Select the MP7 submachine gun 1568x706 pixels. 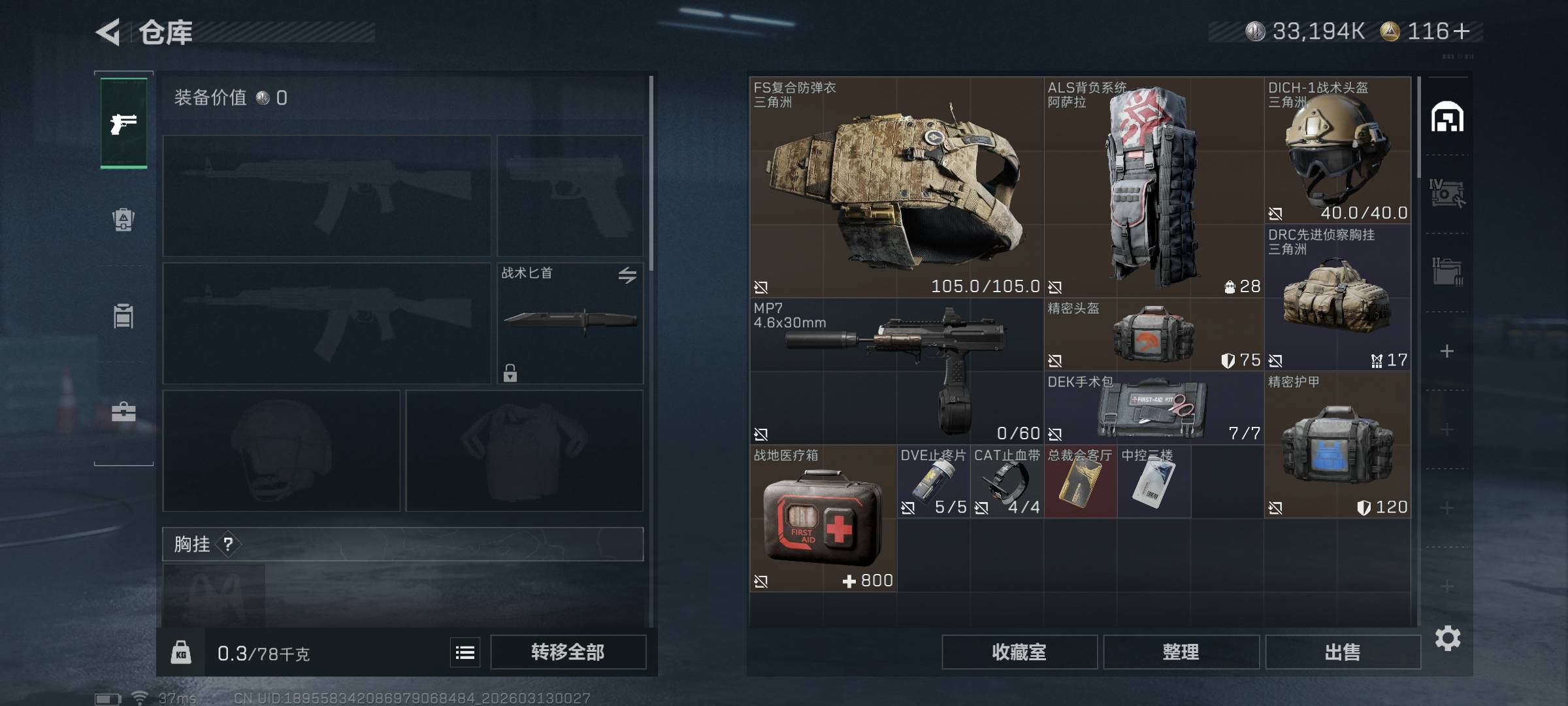(896, 371)
